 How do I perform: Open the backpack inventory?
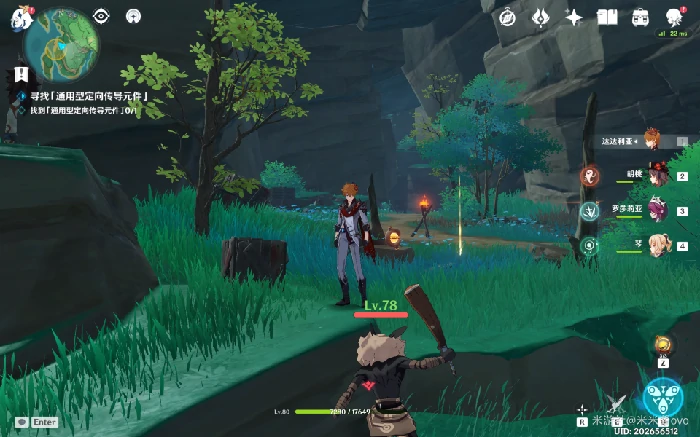pyautogui.click(x=639, y=17)
